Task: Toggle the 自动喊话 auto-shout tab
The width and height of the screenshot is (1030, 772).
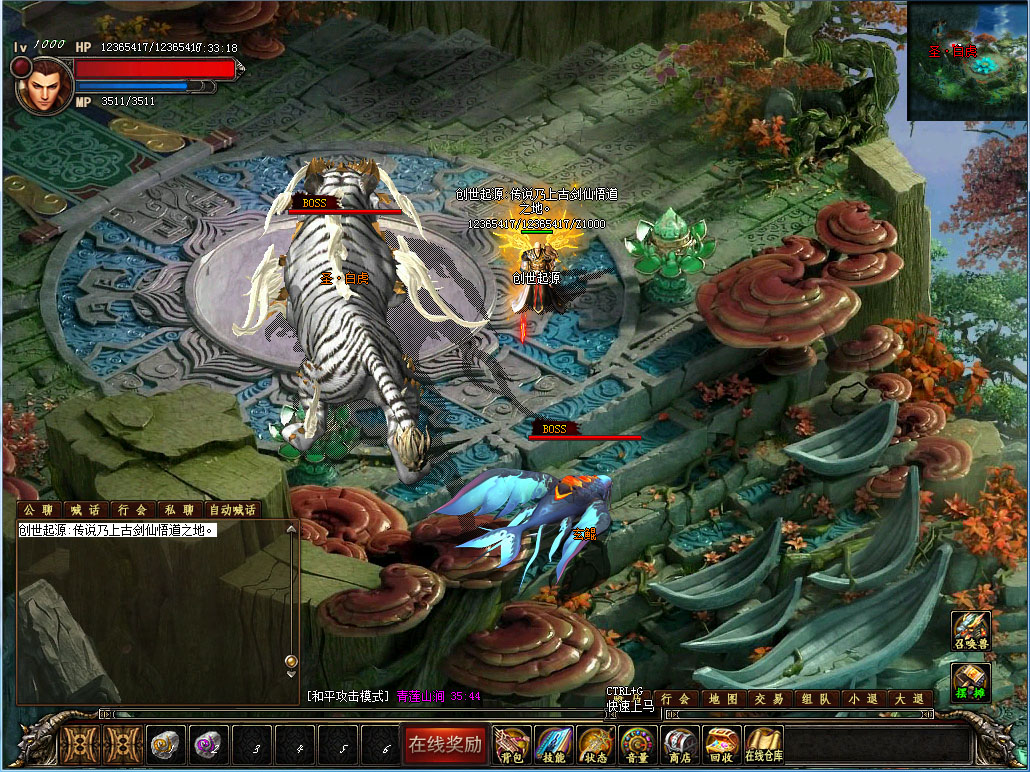Action: coord(234,510)
